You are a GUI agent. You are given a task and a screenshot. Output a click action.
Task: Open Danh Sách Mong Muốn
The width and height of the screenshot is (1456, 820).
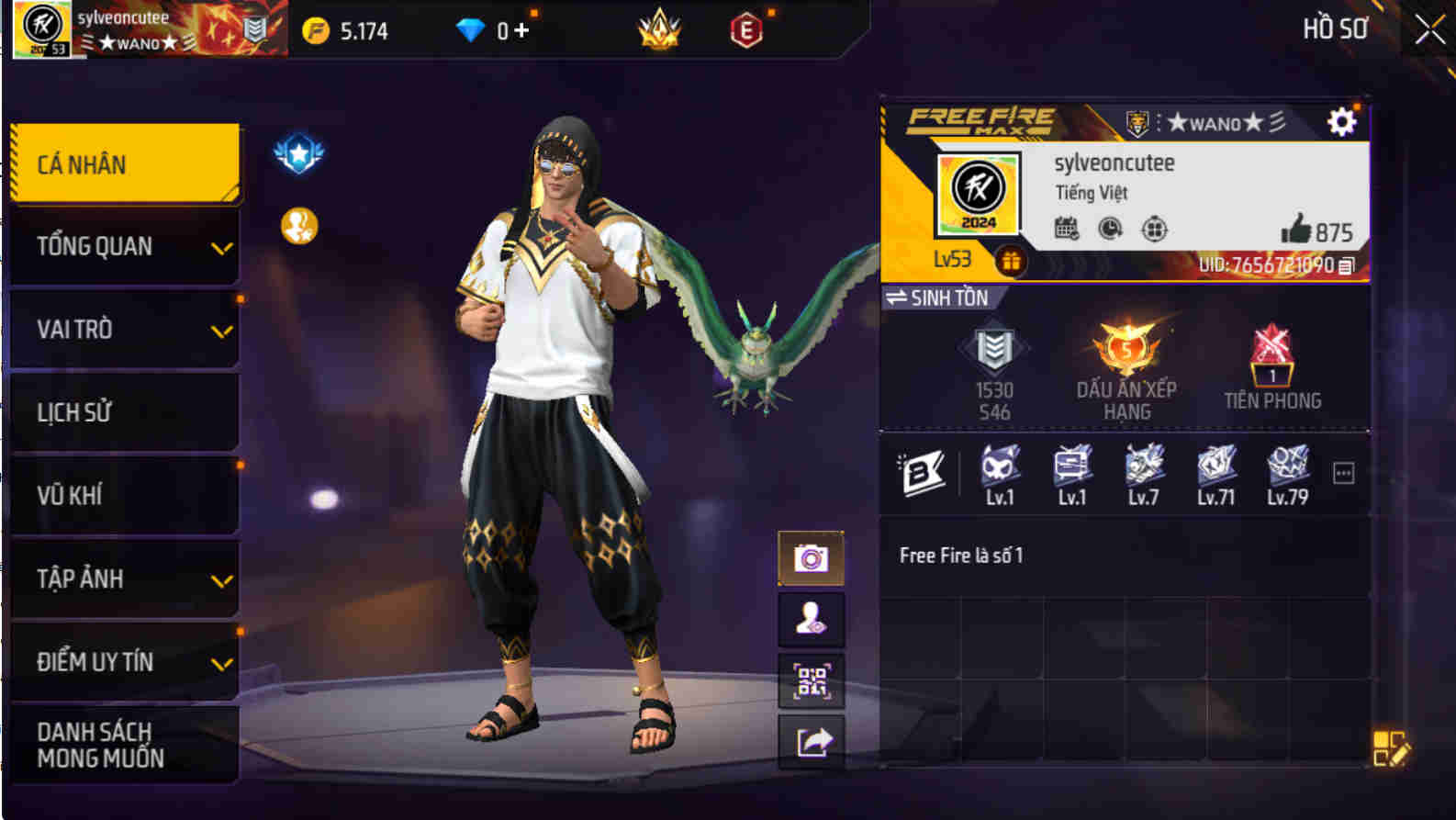(124, 745)
